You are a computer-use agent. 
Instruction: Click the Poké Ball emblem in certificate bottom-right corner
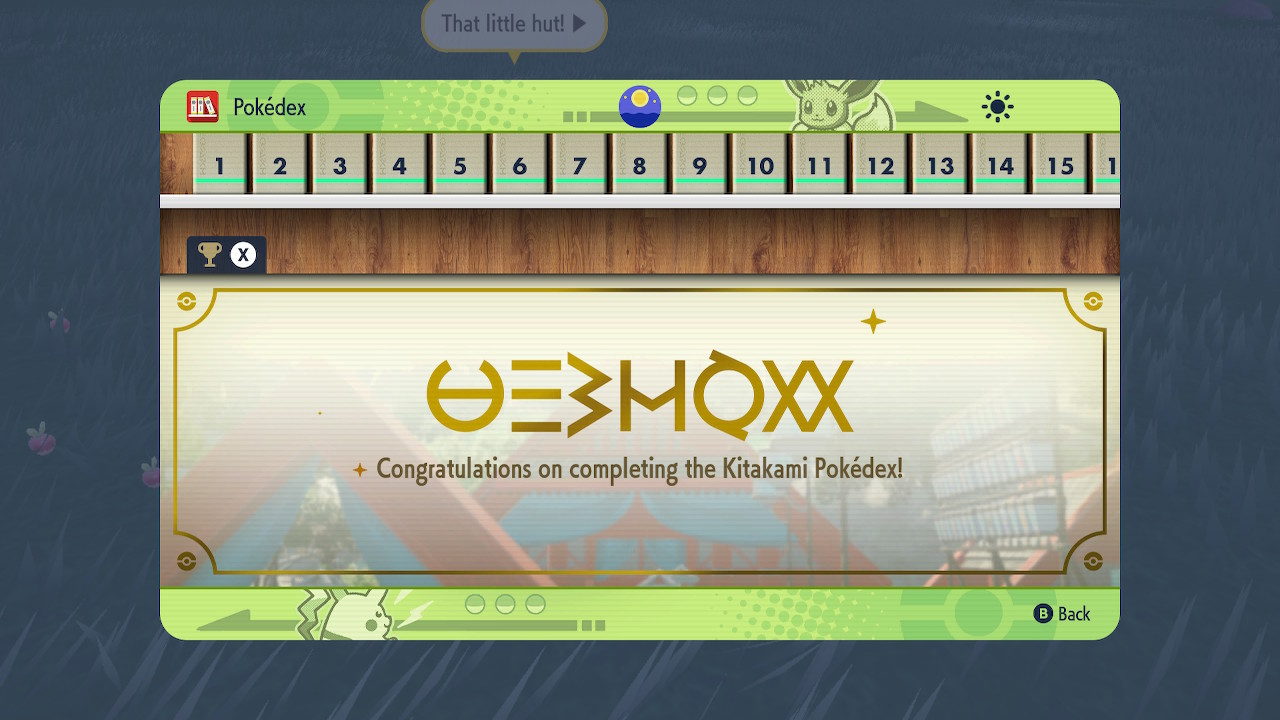(x=1094, y=560)
